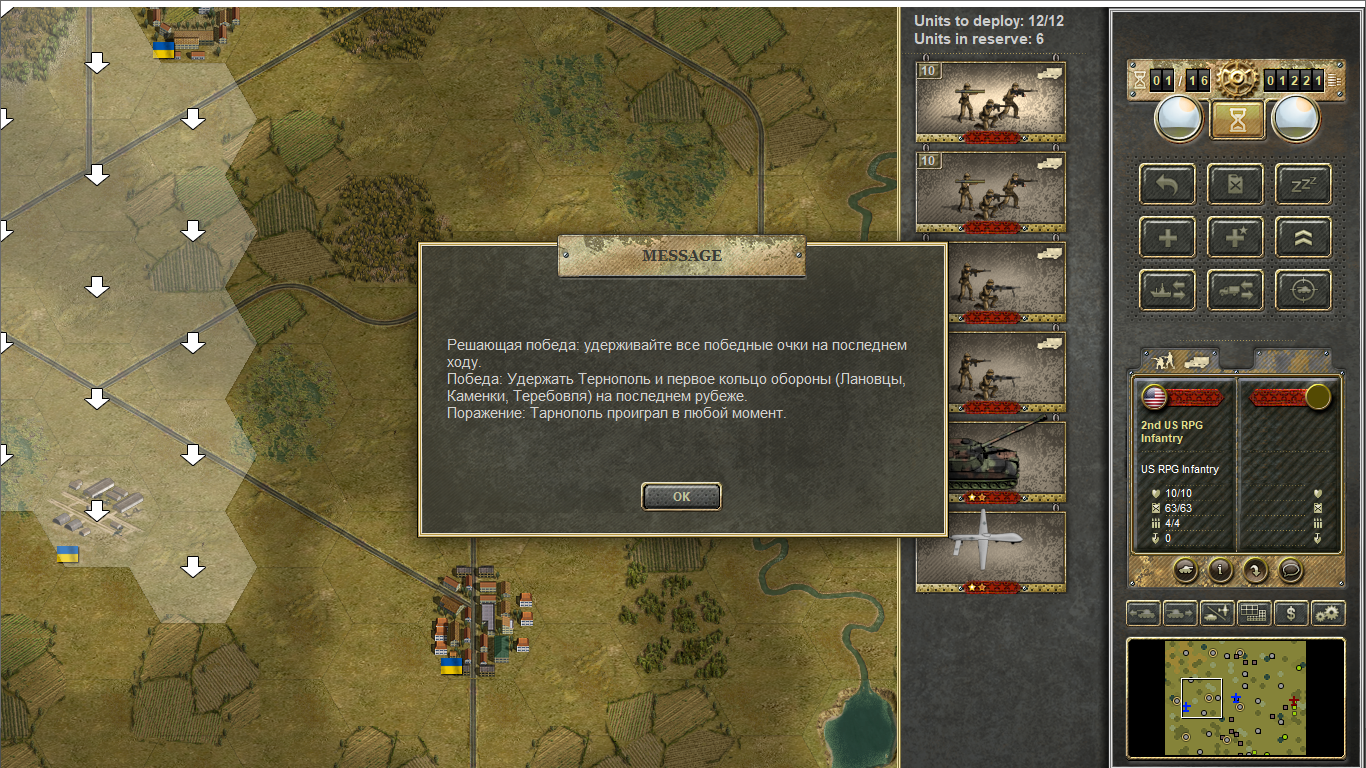End the turn with the hourglass button
1366x768 pixels.
click(1238, 120)
